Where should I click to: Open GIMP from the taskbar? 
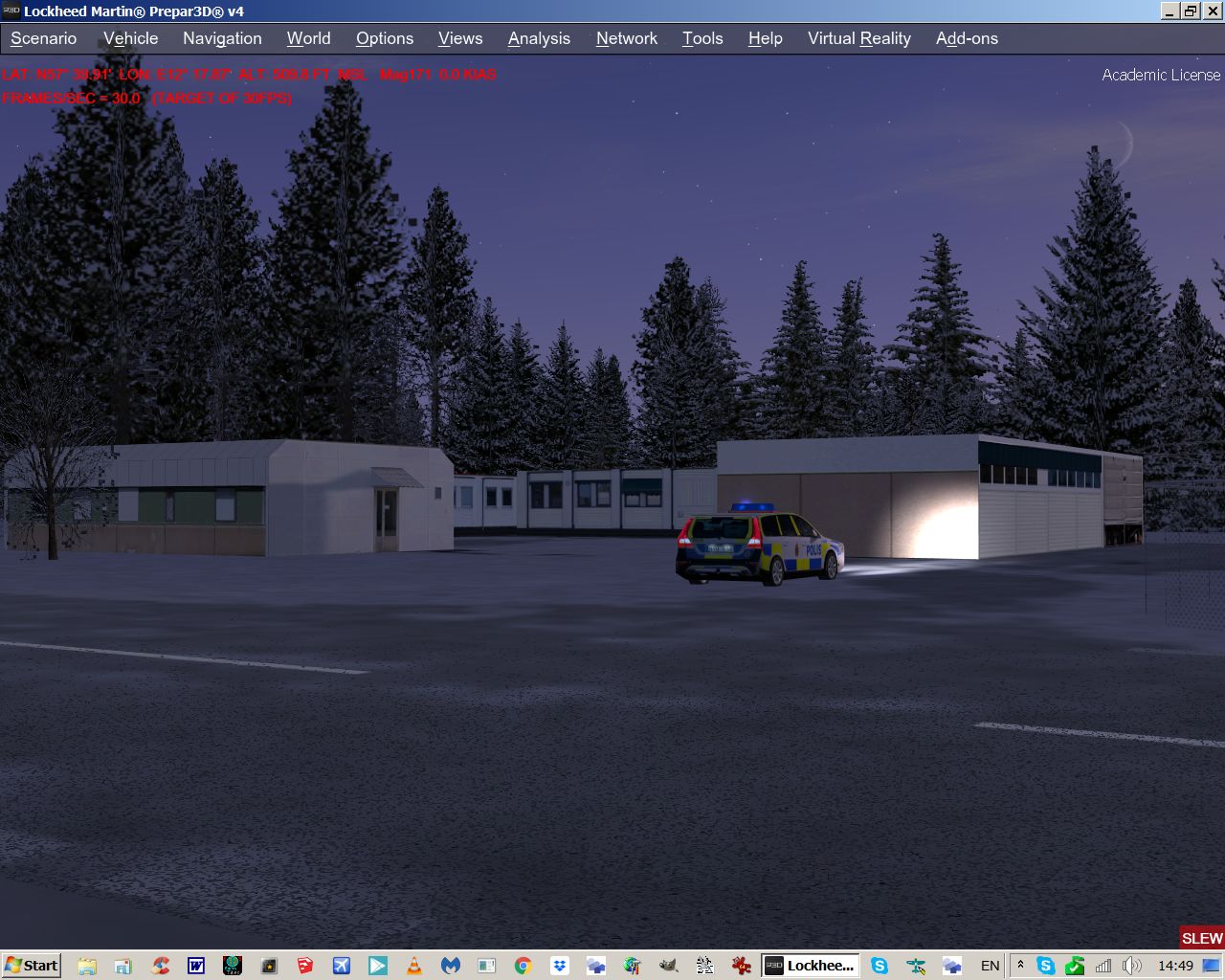668,965
